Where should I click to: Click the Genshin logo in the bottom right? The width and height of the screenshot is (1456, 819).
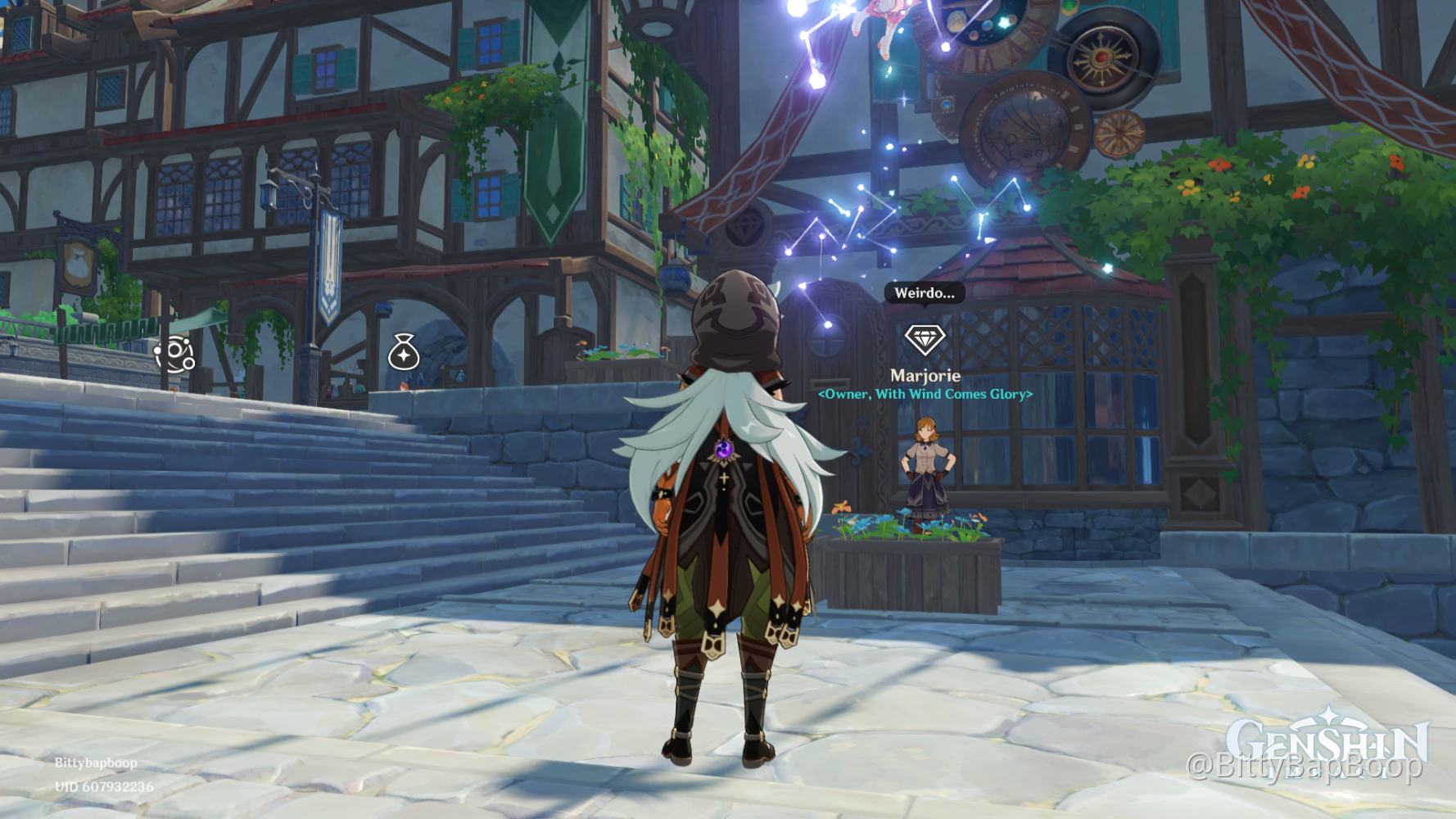1327,738
